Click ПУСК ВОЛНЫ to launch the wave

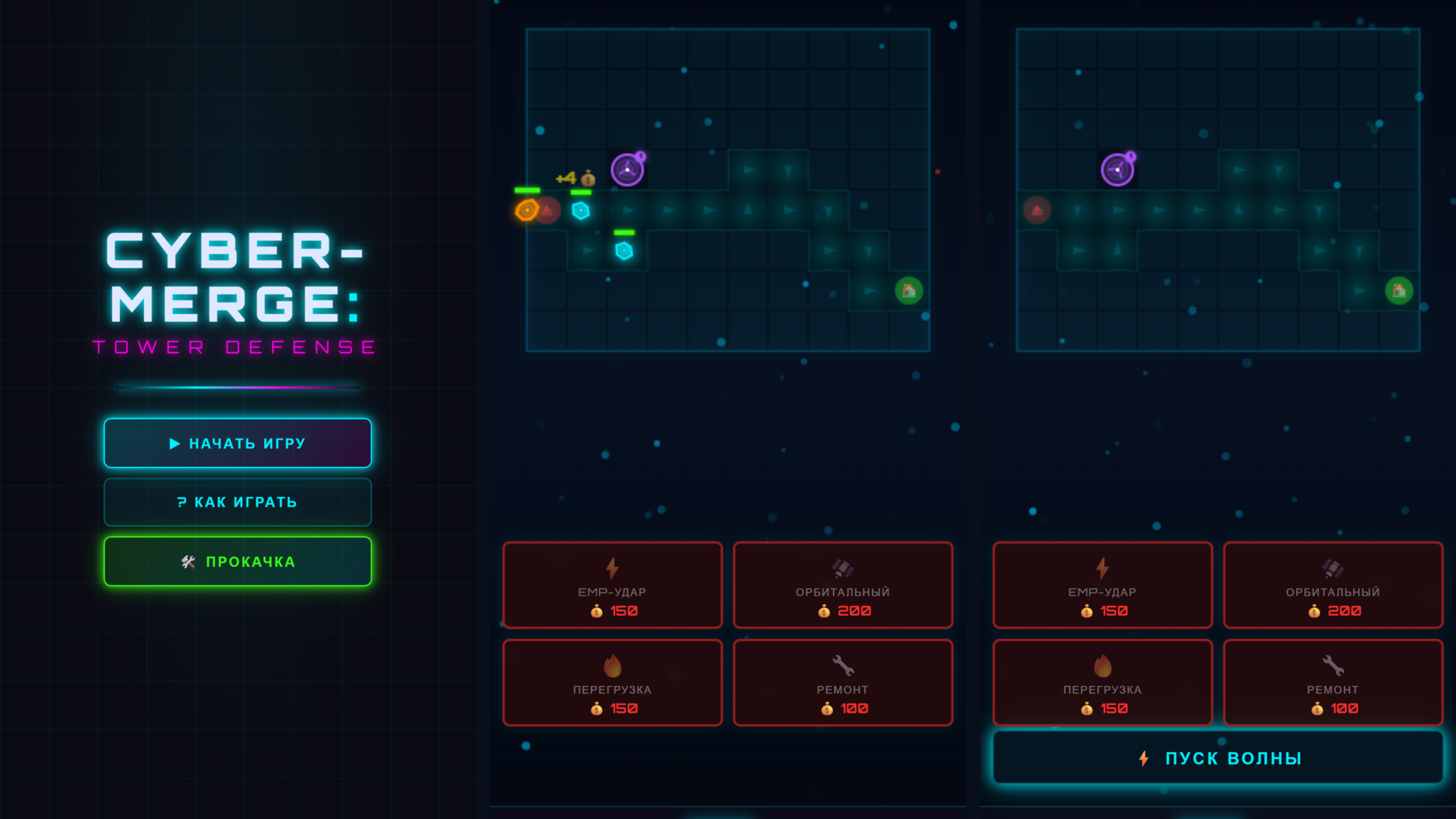coord(1219,757)
